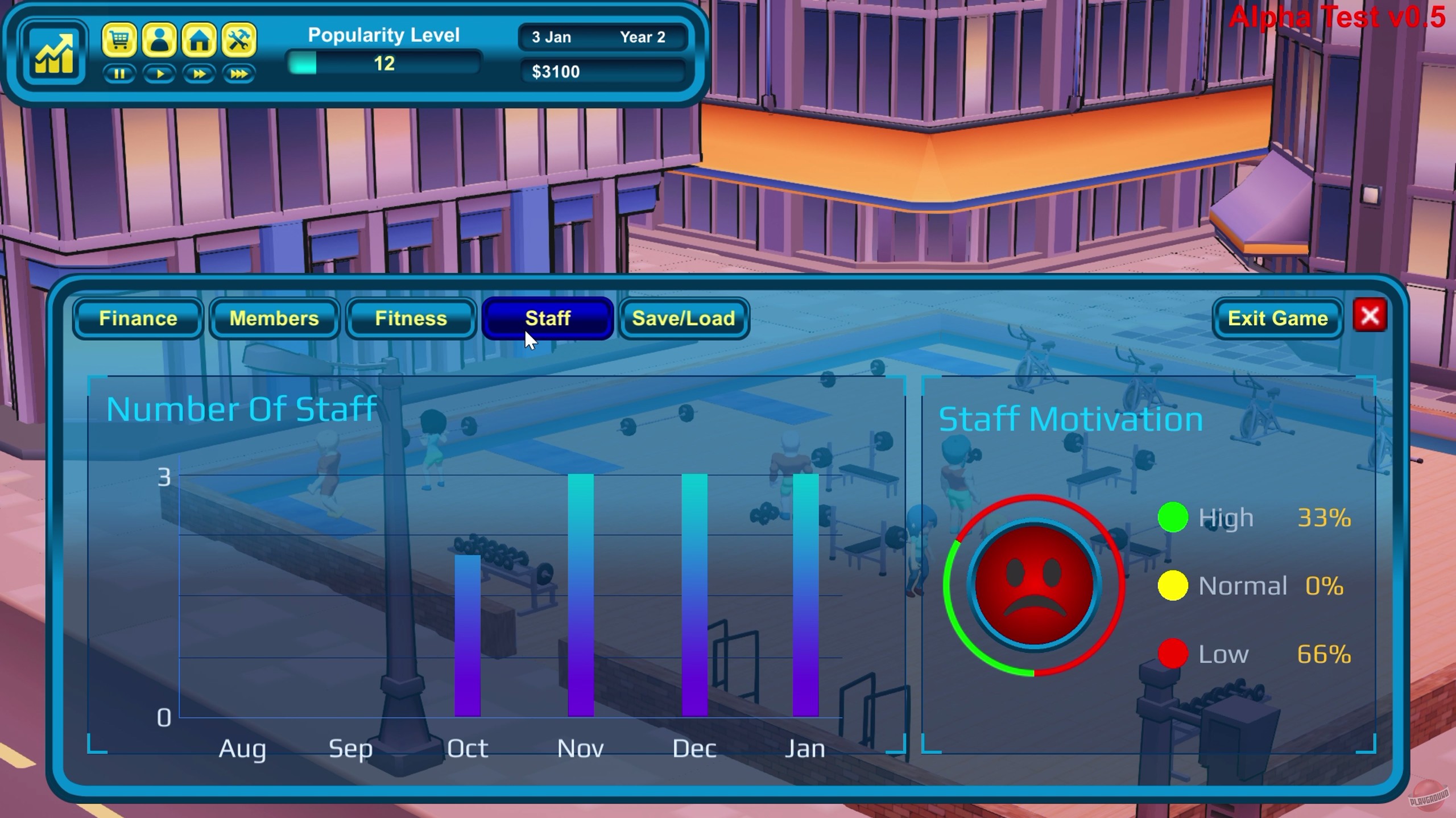This screenshot has height=818, width=1456.
Task: Select the tools and repair icon
Action: pos(239,40)
